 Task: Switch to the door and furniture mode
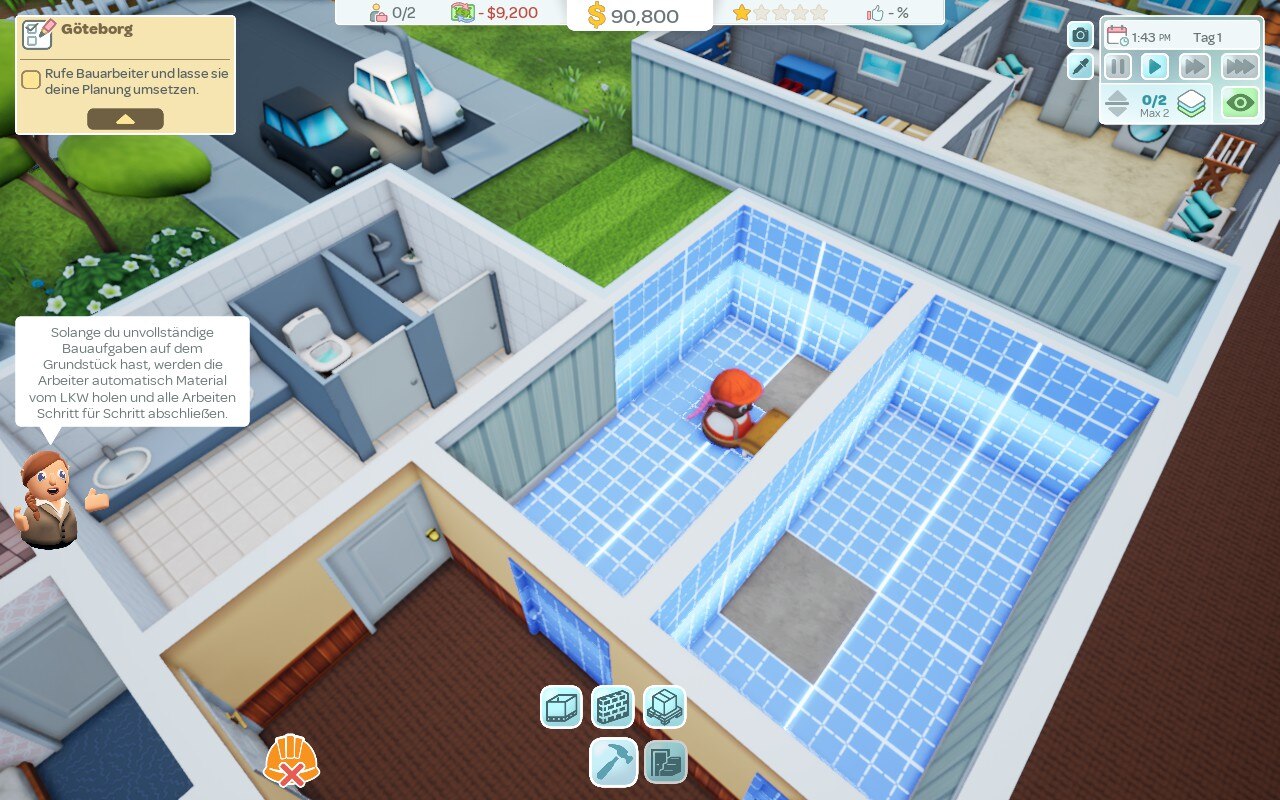coord(664,762)
